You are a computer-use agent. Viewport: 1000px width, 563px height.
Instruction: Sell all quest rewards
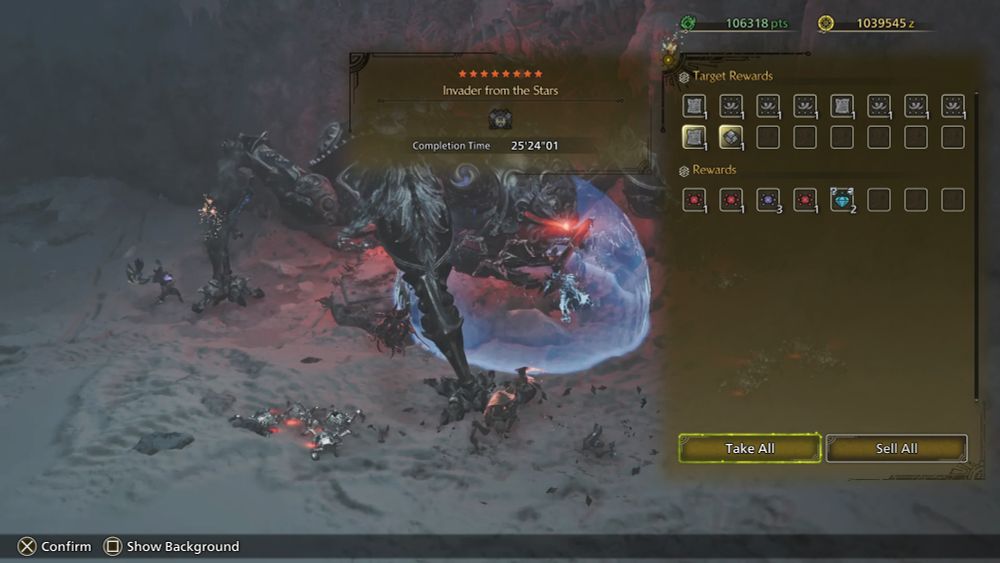click(896, 448)
